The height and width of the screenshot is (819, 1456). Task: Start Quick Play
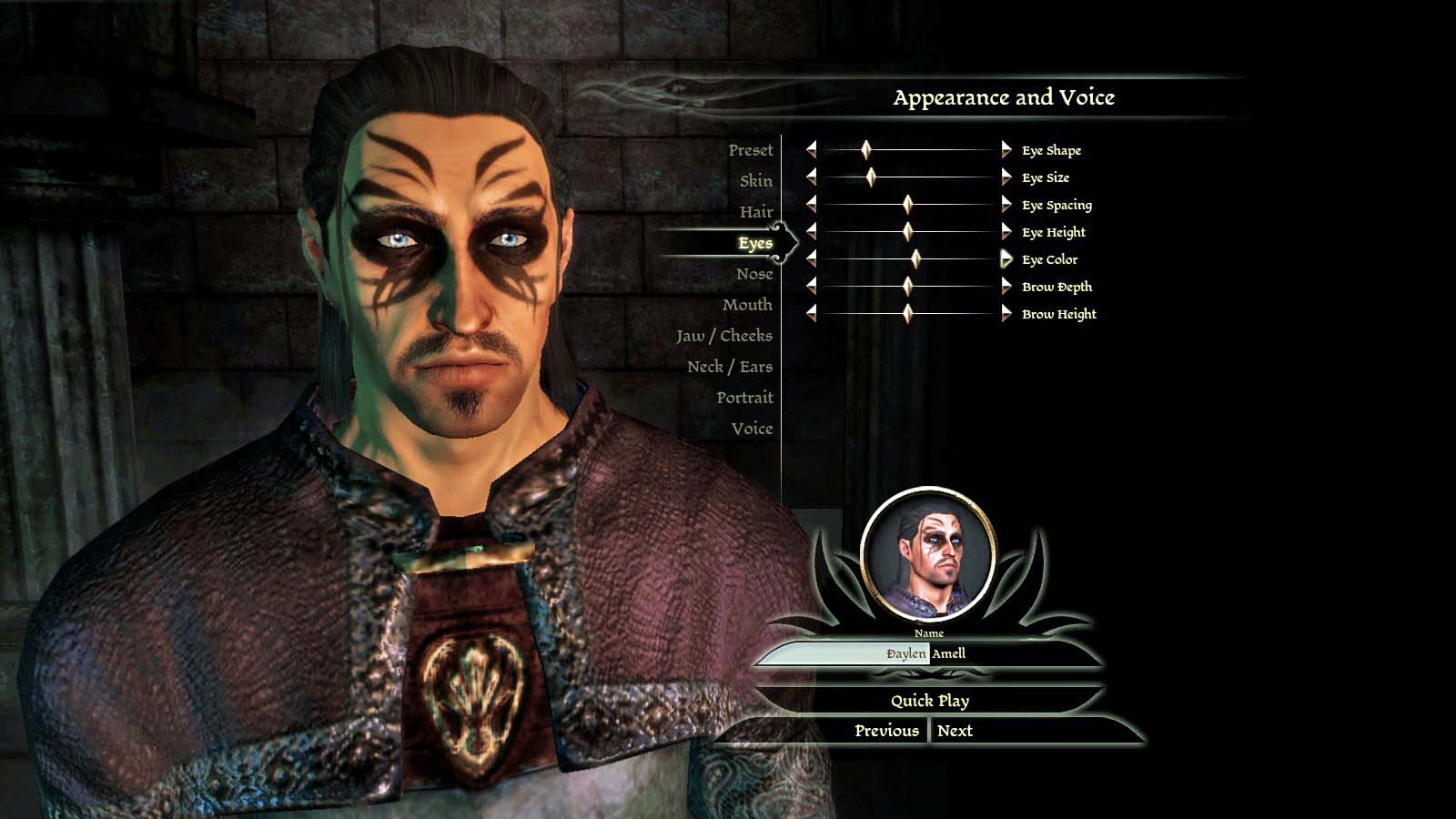pos(929,701)
